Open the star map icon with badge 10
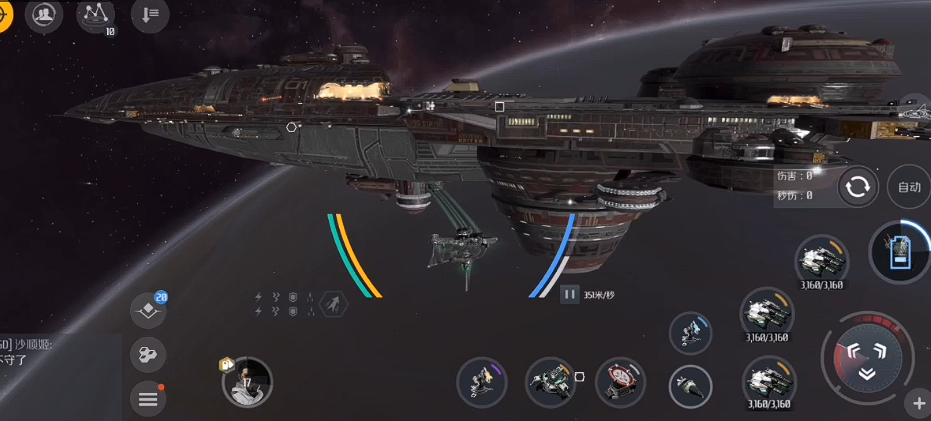 95,14
